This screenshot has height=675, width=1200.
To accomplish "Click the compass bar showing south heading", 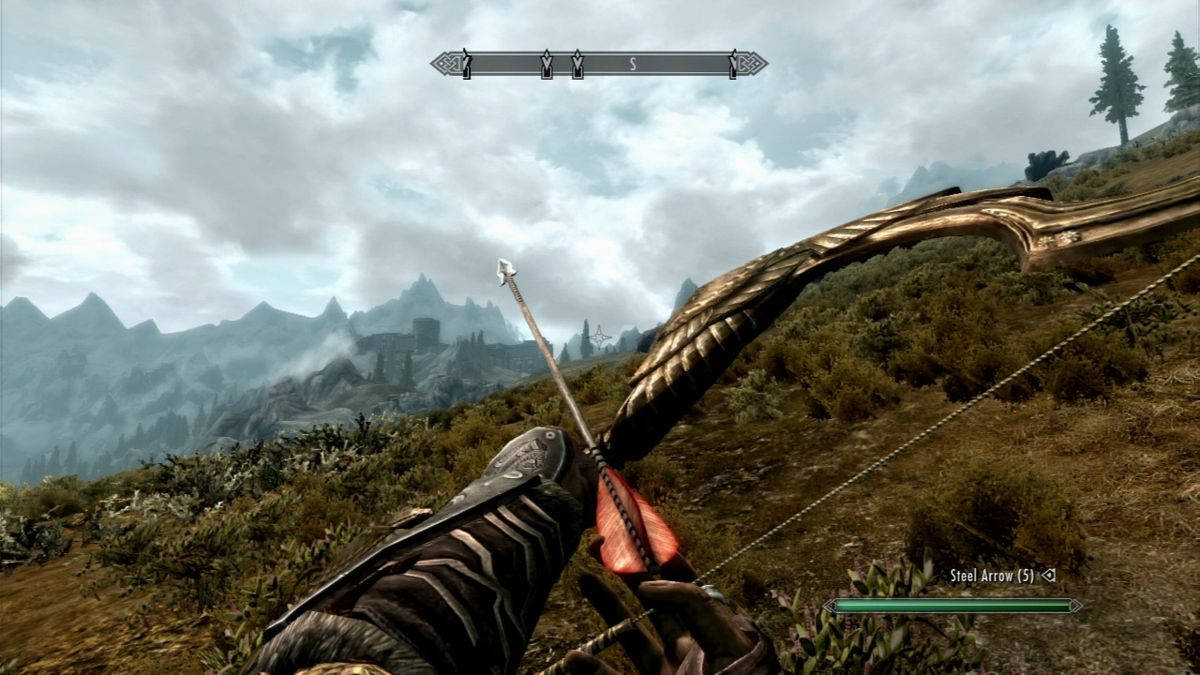I will (x=599, y=64).
